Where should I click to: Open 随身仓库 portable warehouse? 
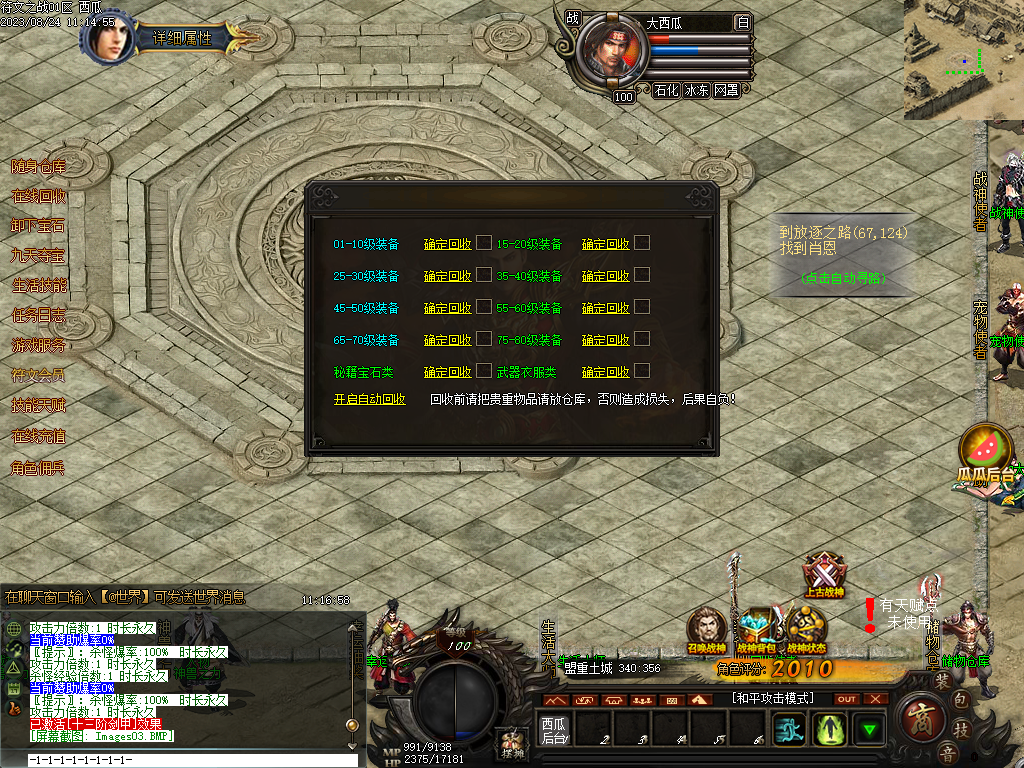[x=39, y=167]
